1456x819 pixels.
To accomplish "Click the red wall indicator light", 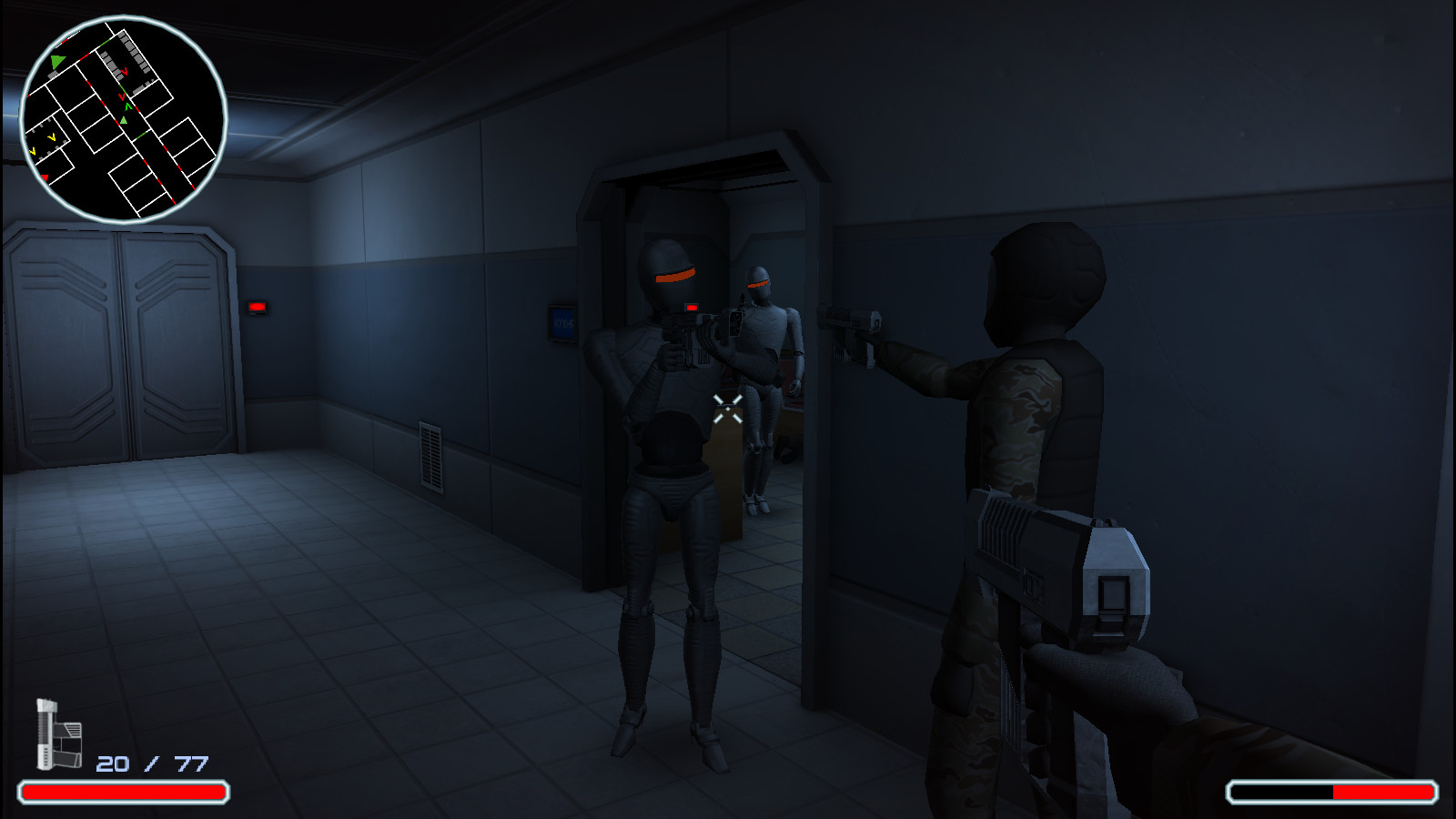I will (x=258, y=308).
